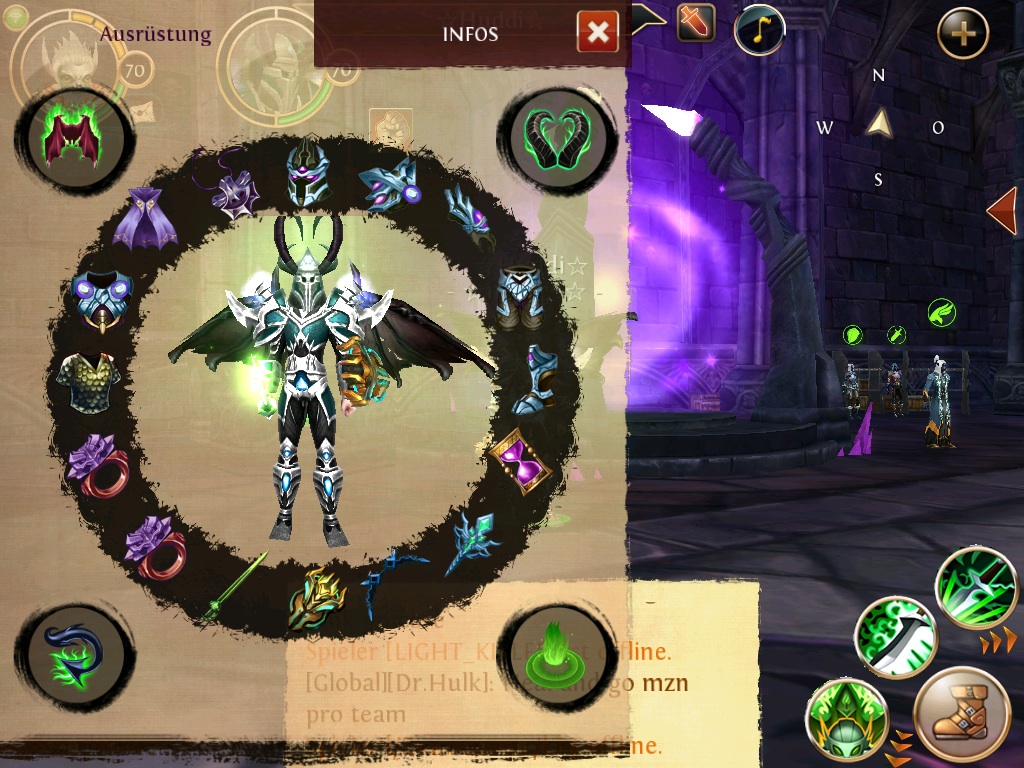Select the horned helmet equipment slot

(x=307, y=174)
